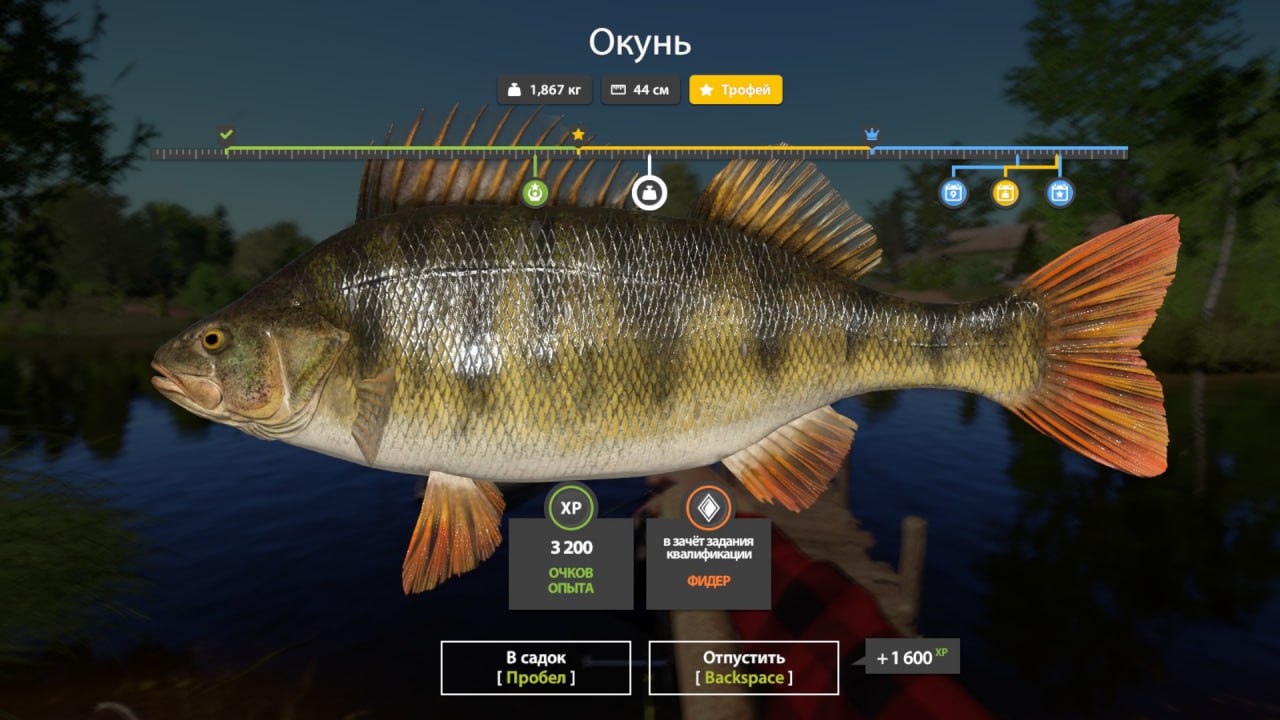The image size is (1280, 720).
Task: Click the yellow Трофей badge
Action: click(x=735, y=90)
